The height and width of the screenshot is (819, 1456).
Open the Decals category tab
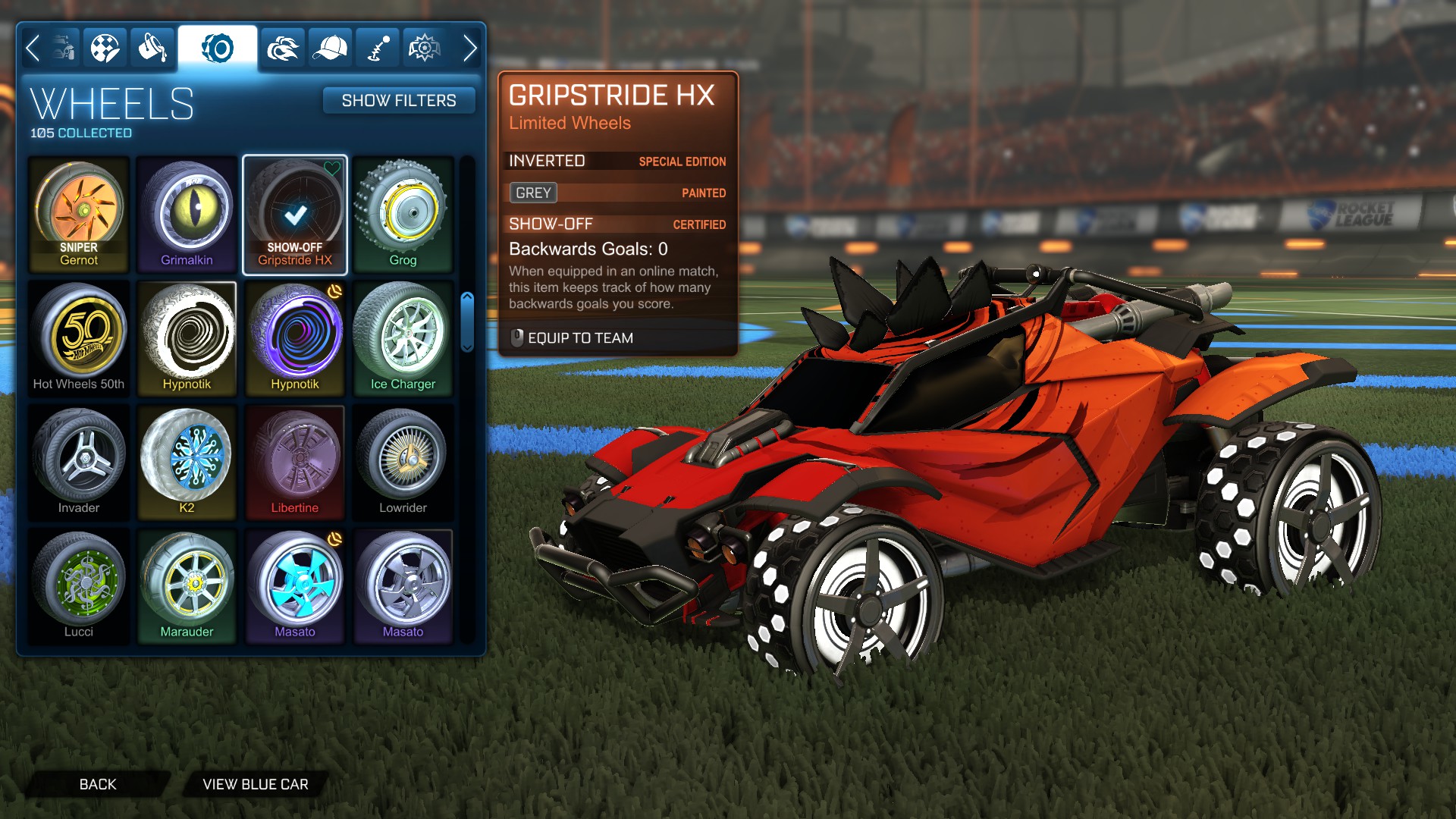click(x=105, y=47)
